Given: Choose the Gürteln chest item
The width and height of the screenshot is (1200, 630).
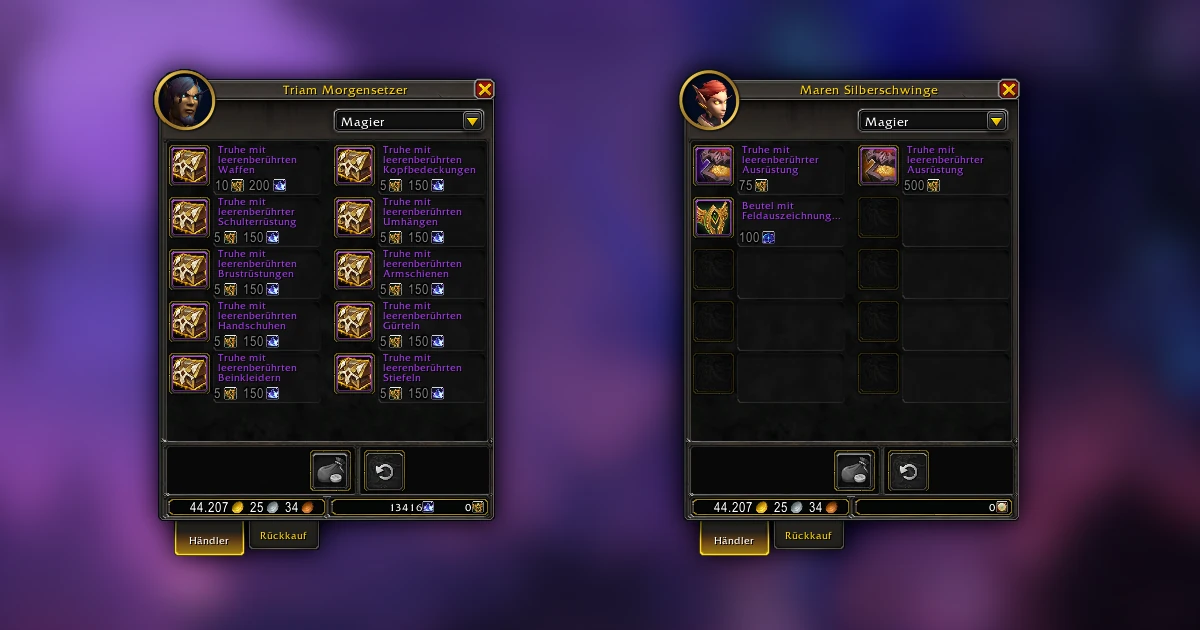Looking at the screenshot, I should click(354, 322).
